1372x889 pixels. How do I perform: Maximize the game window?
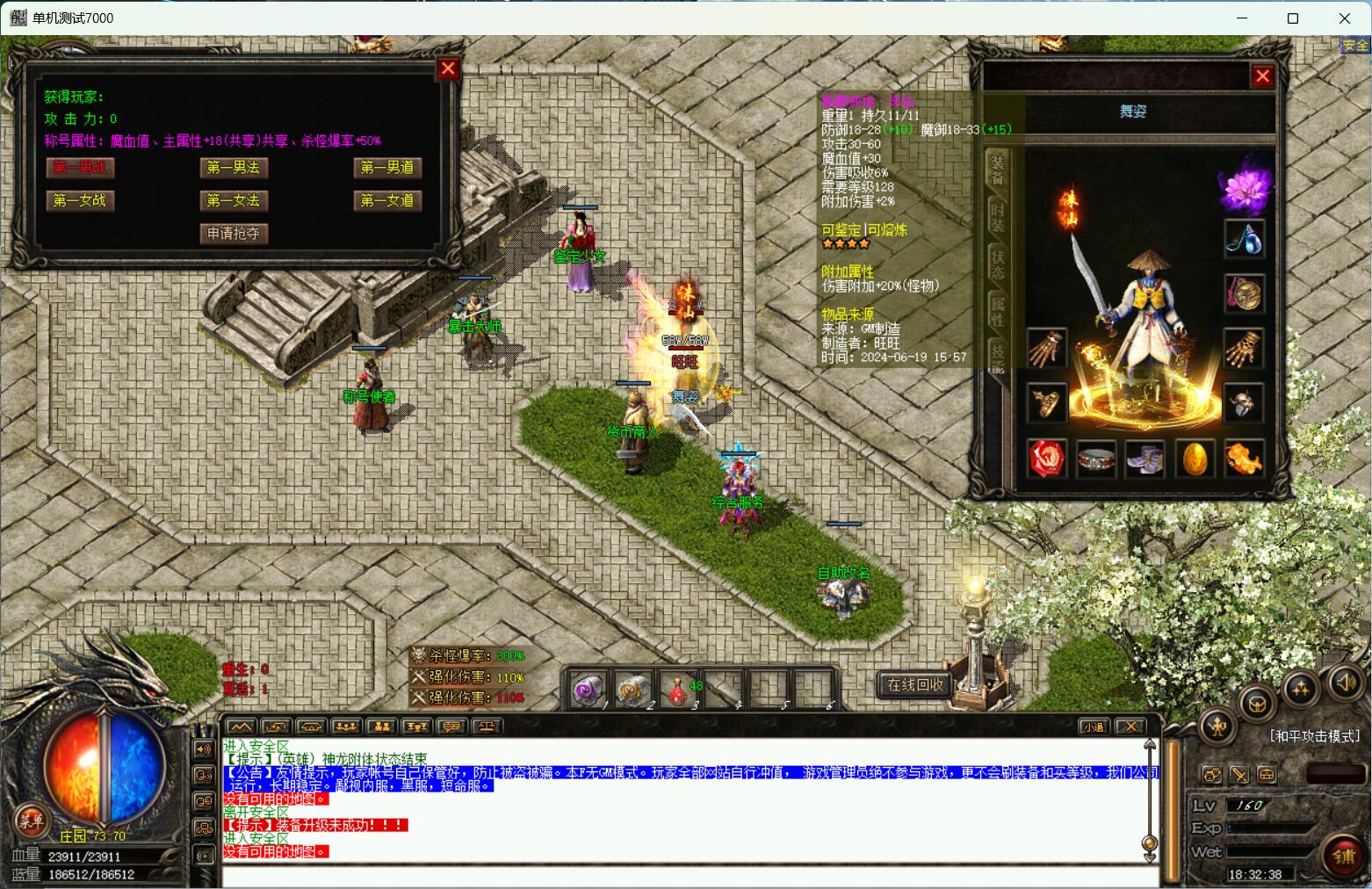pyautogui.click(x=1292, y=18)
